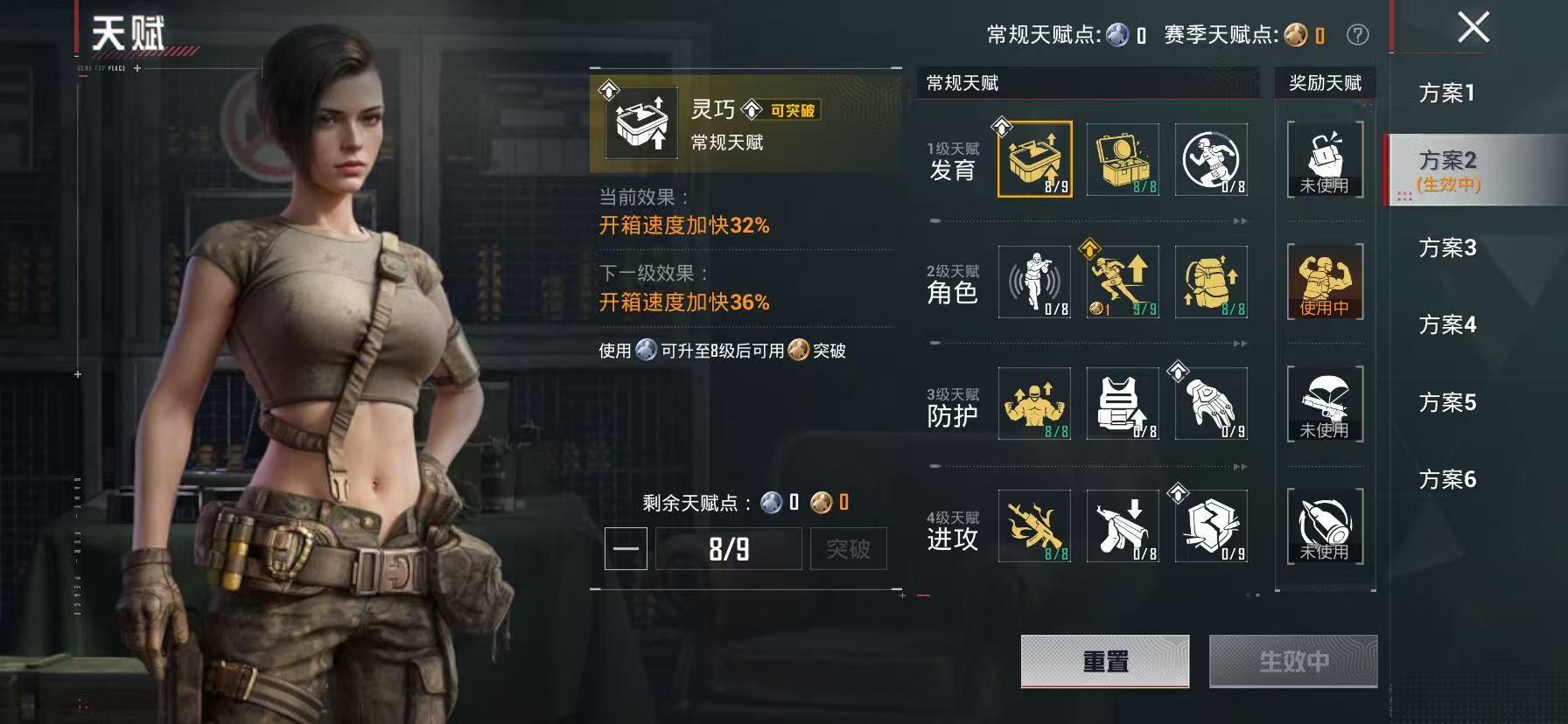1568x724 pixels.
Task: Activate the top 未使用 bonus talent
Action: [x=1324, y=157]
